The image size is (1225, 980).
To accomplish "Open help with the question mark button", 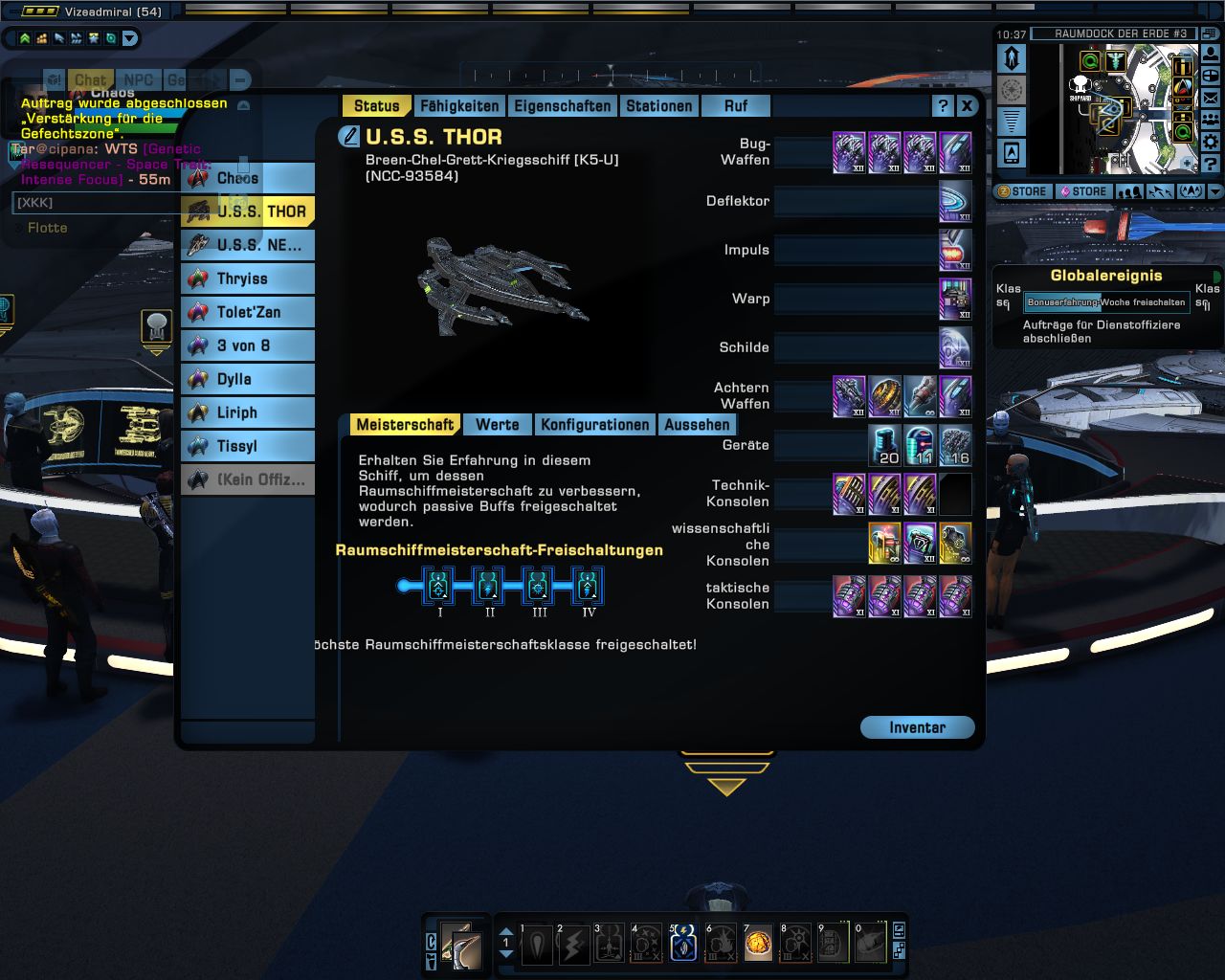I will click(943, 106).
